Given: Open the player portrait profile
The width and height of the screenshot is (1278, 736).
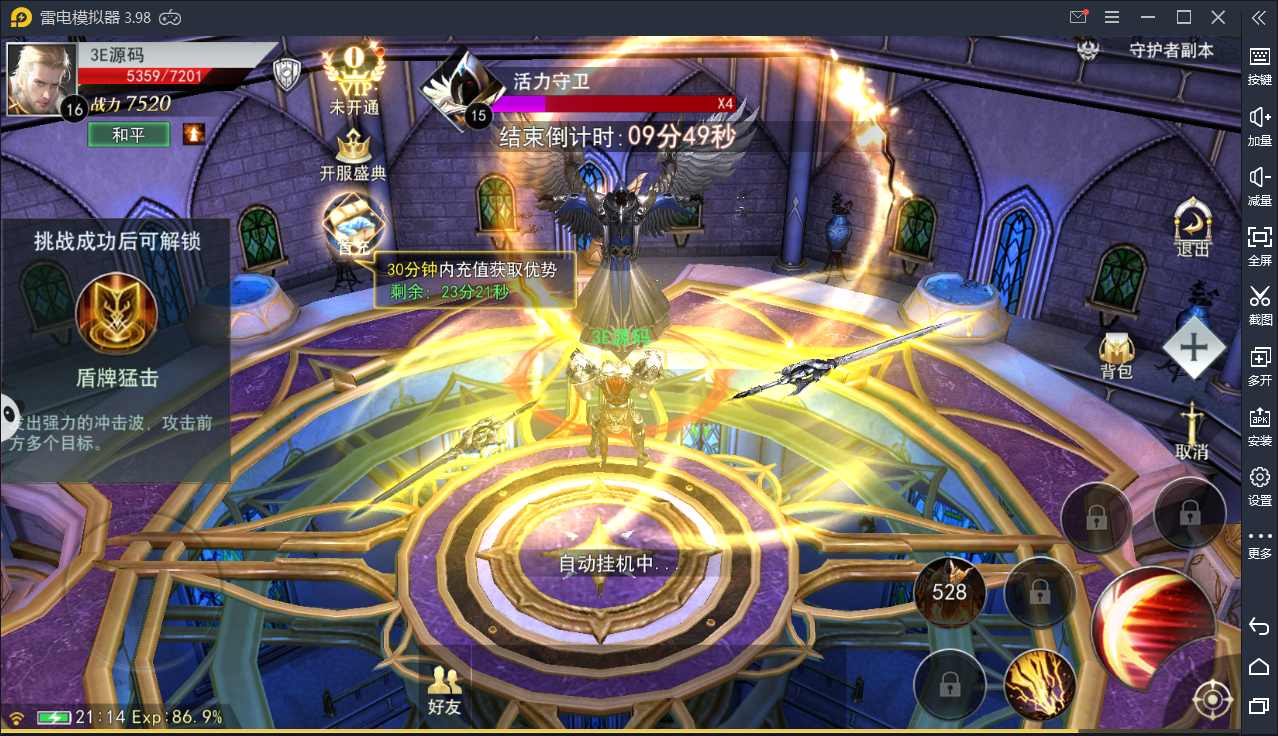Looking at the screenshot, I should (40, 78).
